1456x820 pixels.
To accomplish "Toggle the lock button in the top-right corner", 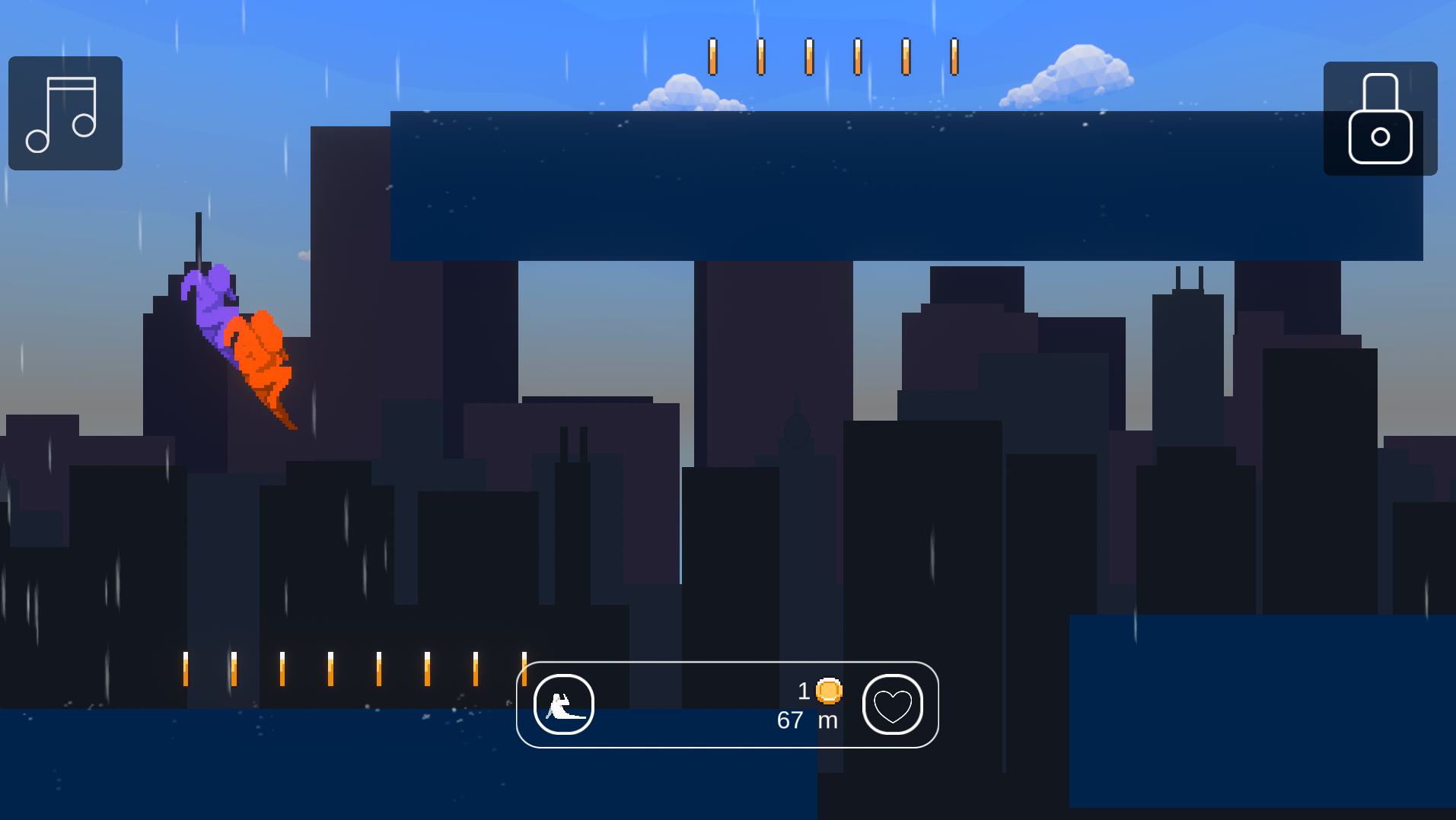I will [x=1379, y=119].
